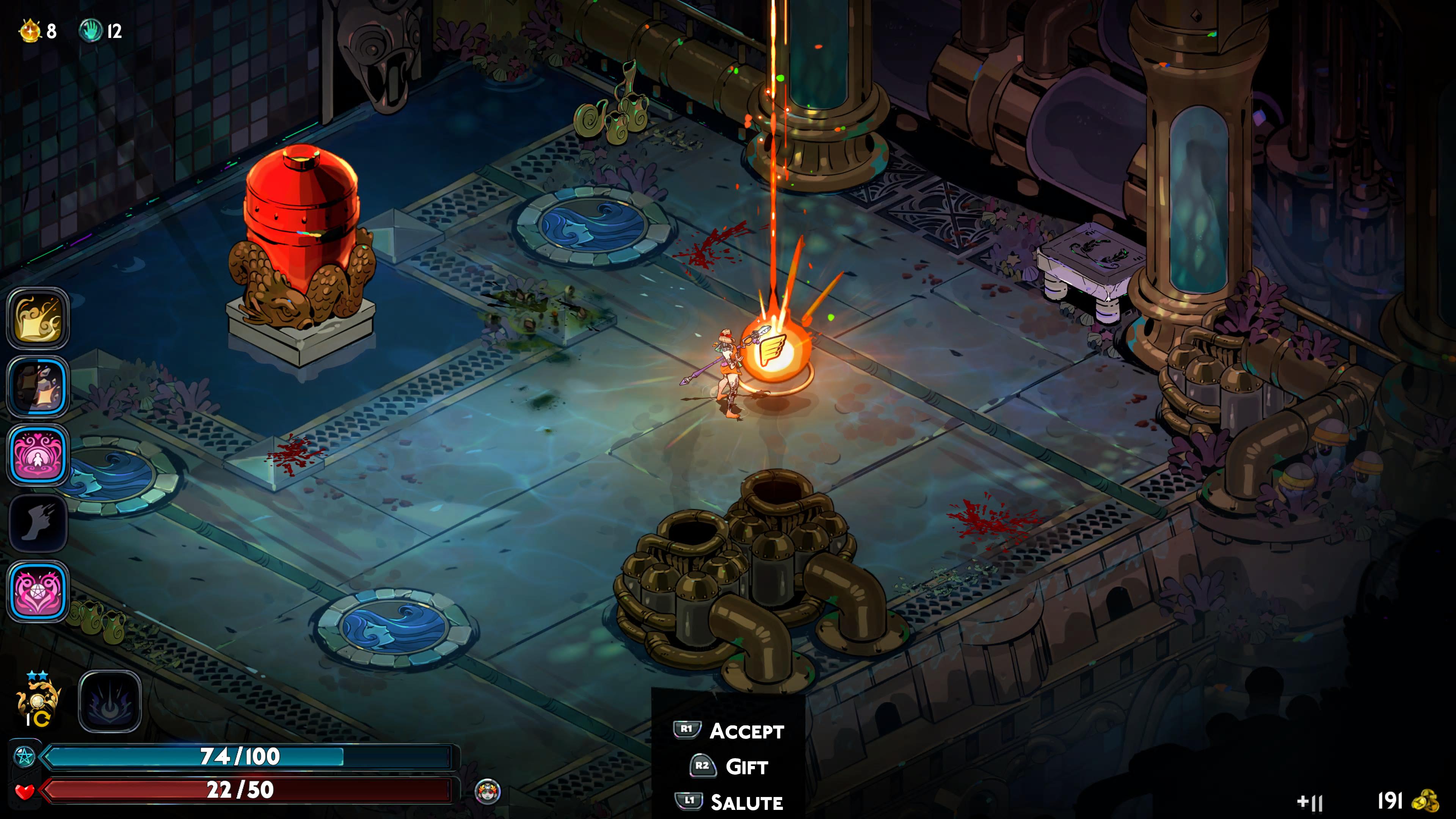Click the dark figure boon icon
Viewport: 1456px width, 819px height.
[38, 387]
